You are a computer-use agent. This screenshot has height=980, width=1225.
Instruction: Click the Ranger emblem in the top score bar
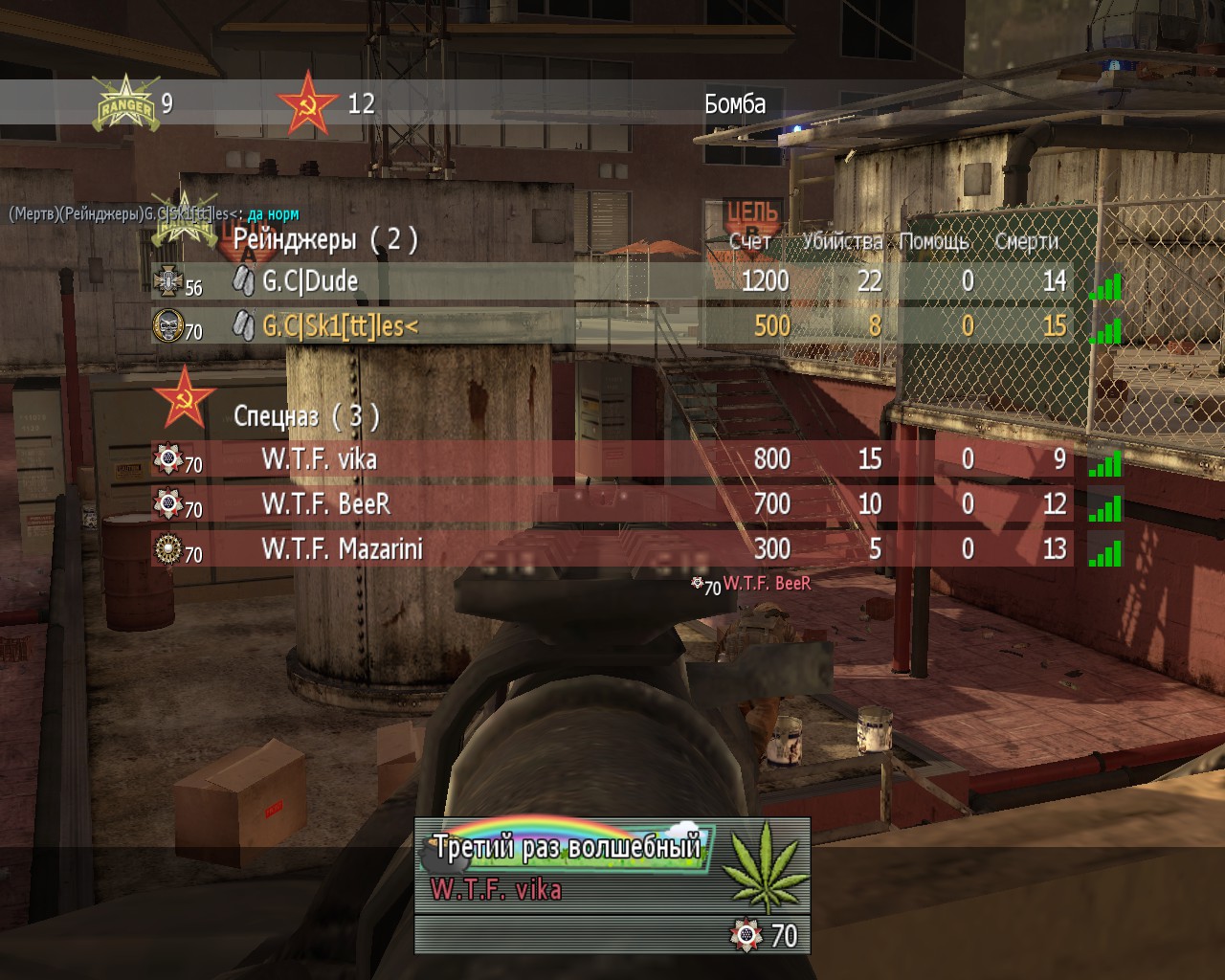click(124, 103)
